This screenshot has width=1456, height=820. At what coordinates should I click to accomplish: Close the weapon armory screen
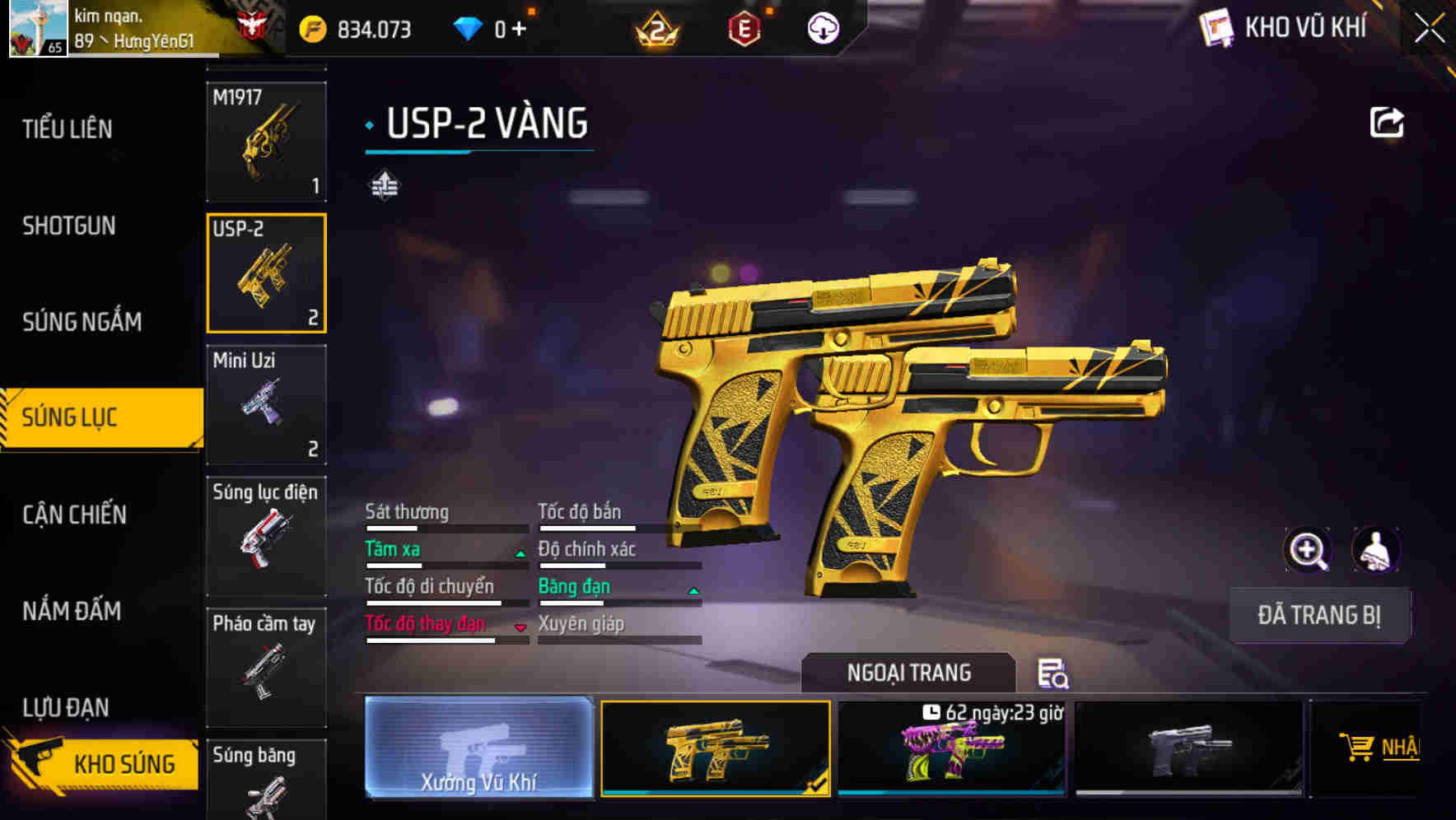coord(1429,29)
